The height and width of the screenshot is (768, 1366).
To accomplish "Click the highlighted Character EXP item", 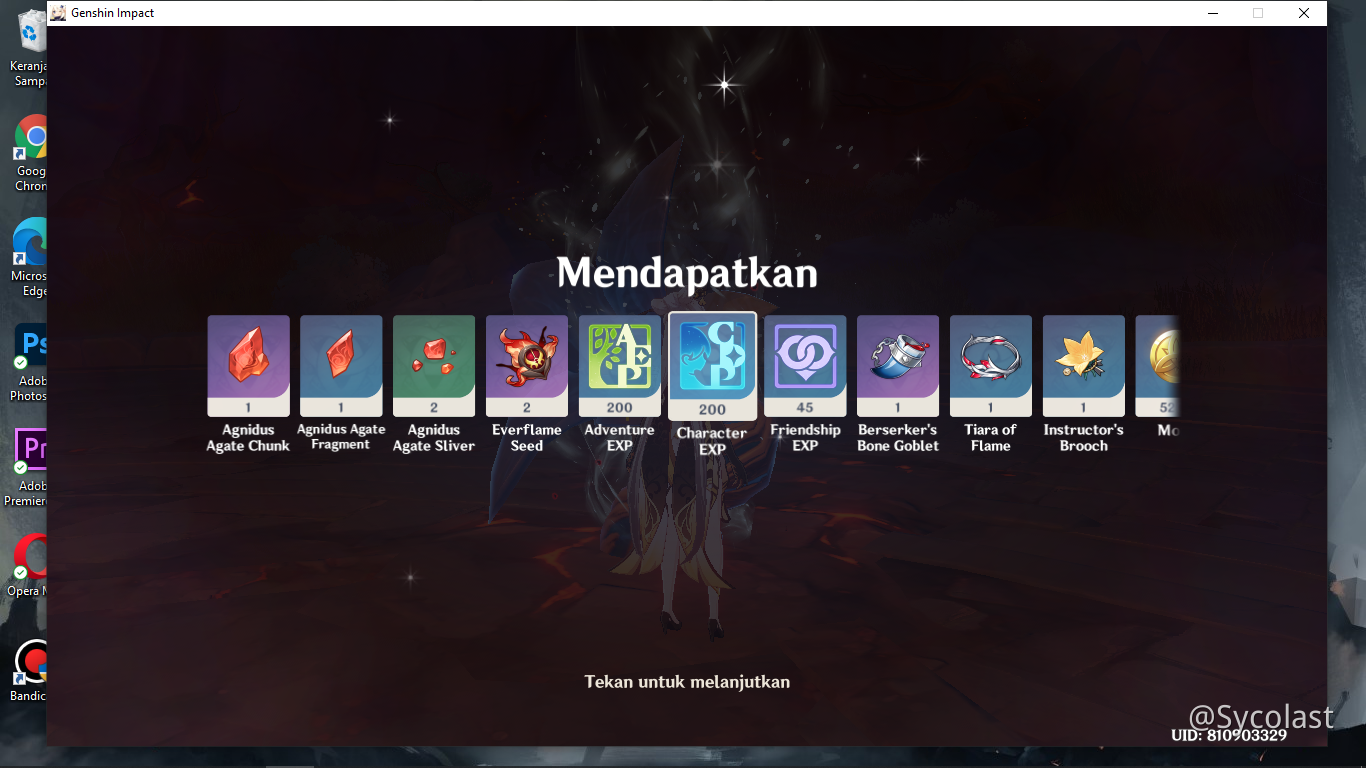I will (x=711, y=365).
